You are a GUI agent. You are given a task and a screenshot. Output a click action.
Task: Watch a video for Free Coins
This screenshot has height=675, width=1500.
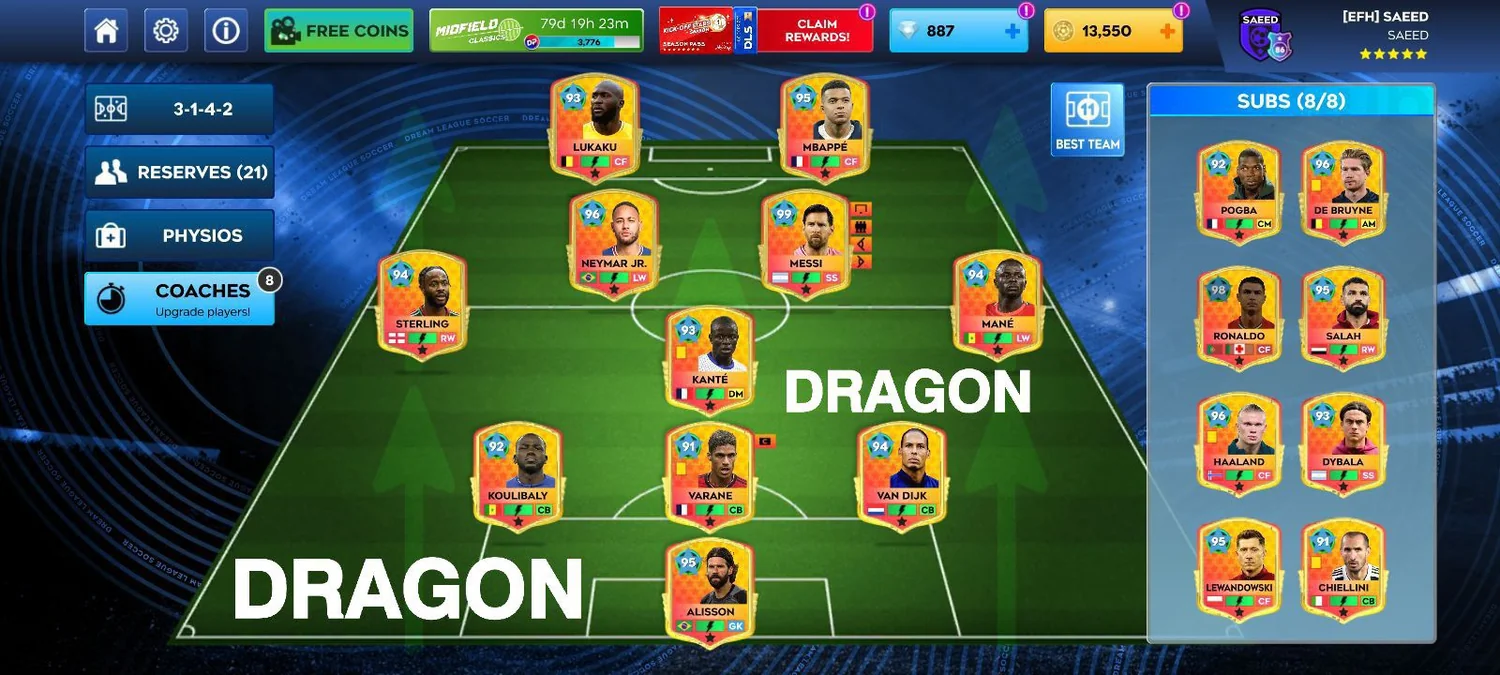pyautogui.click(x=338, y=31)
